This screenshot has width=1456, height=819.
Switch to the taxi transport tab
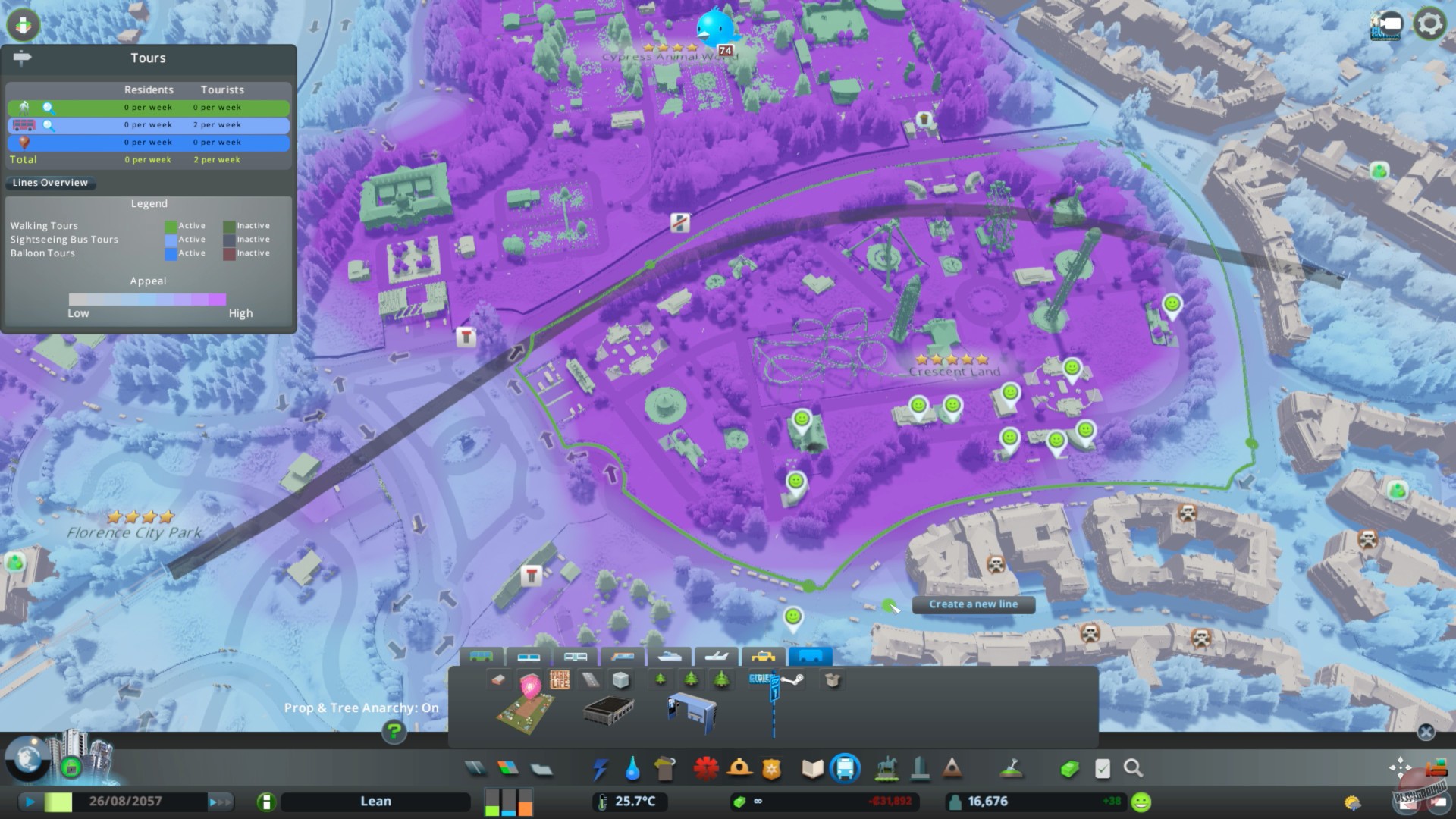(762, 657)
